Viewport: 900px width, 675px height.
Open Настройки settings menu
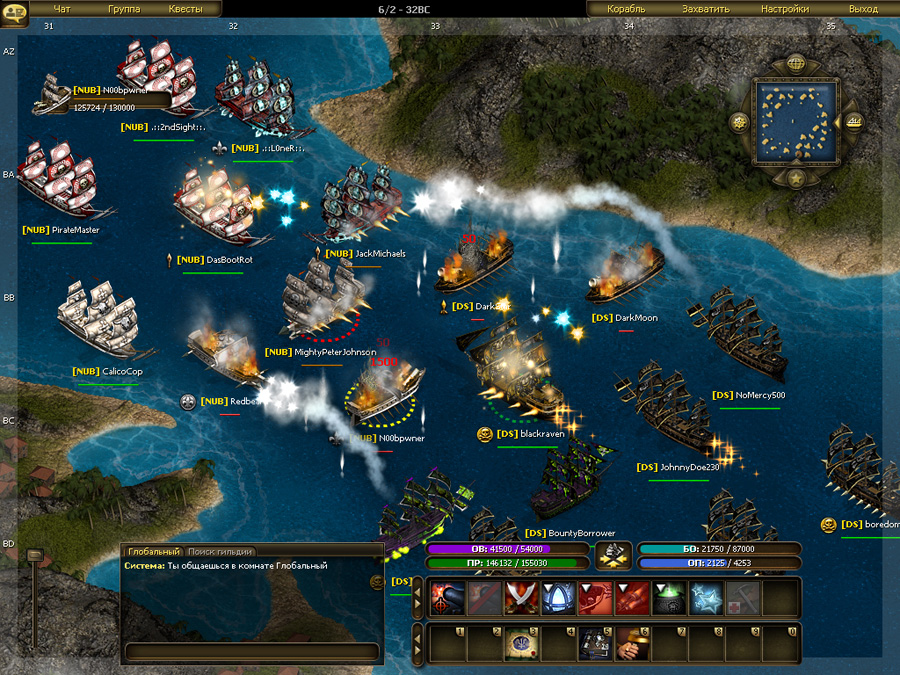784,9
